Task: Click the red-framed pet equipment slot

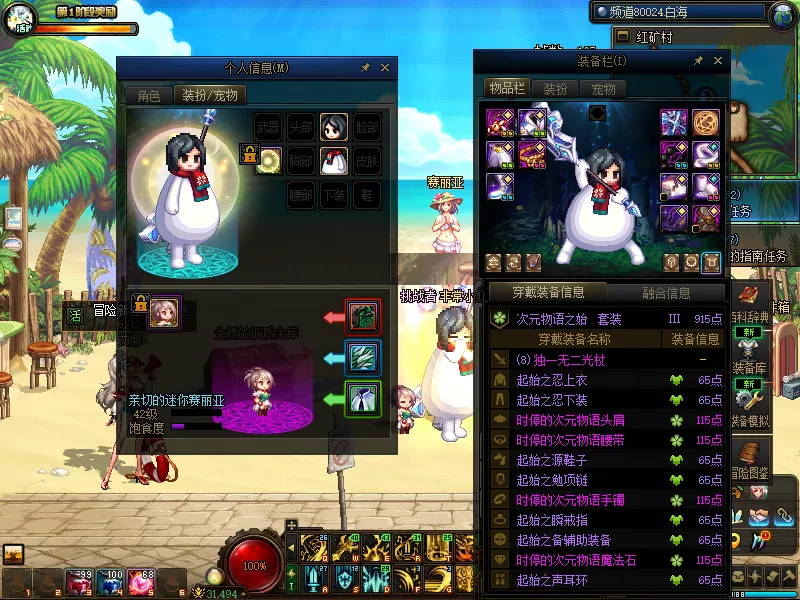Action: coord(362,316)
